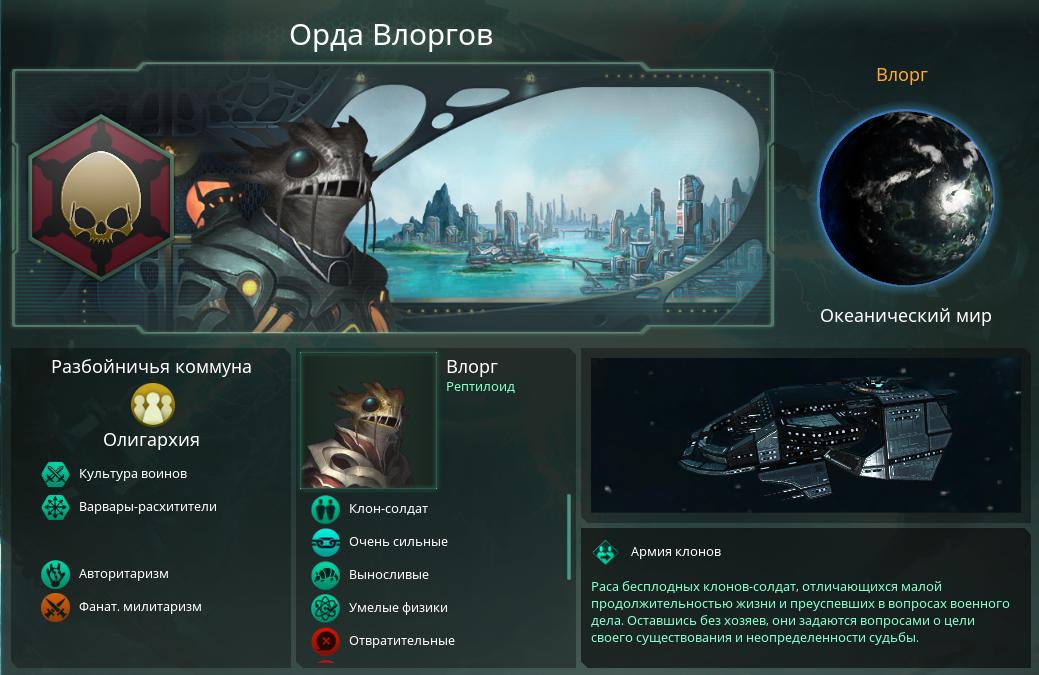Select the Фанат. милитаризм ethic icon
The image size is (1039, 675).
[x=54, y=607]
